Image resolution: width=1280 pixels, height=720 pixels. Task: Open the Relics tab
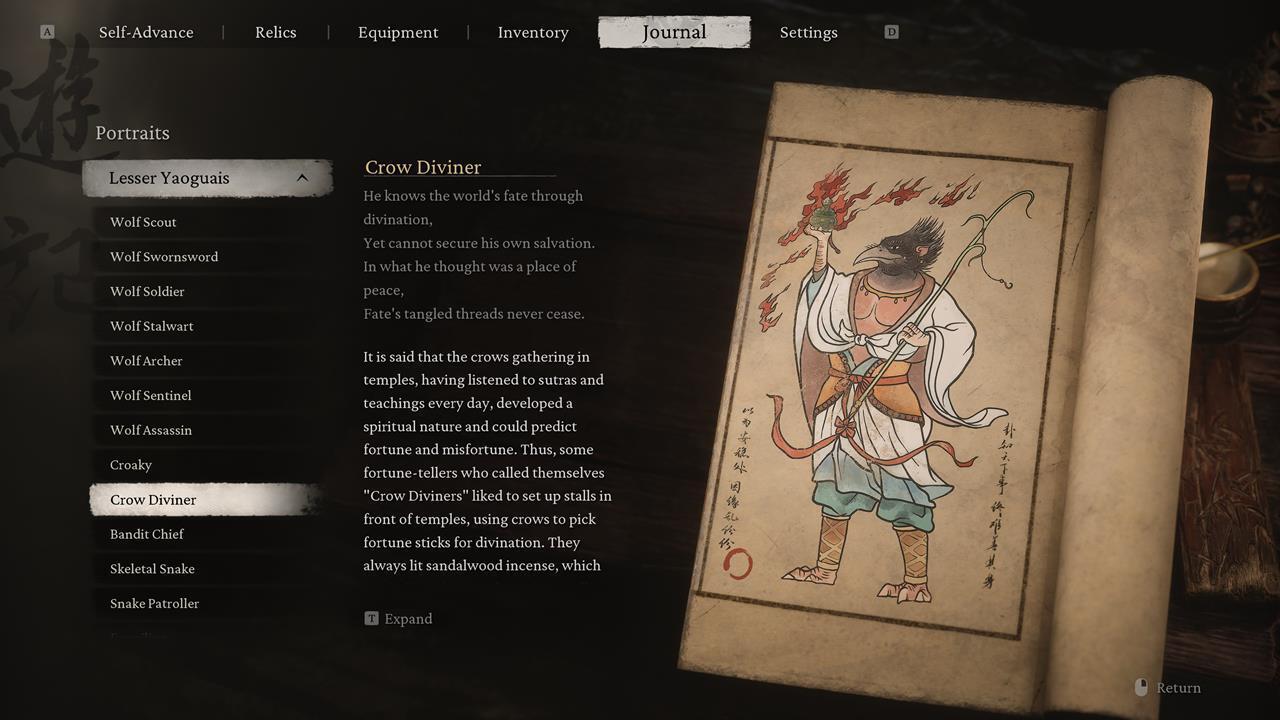pos(275,32)
